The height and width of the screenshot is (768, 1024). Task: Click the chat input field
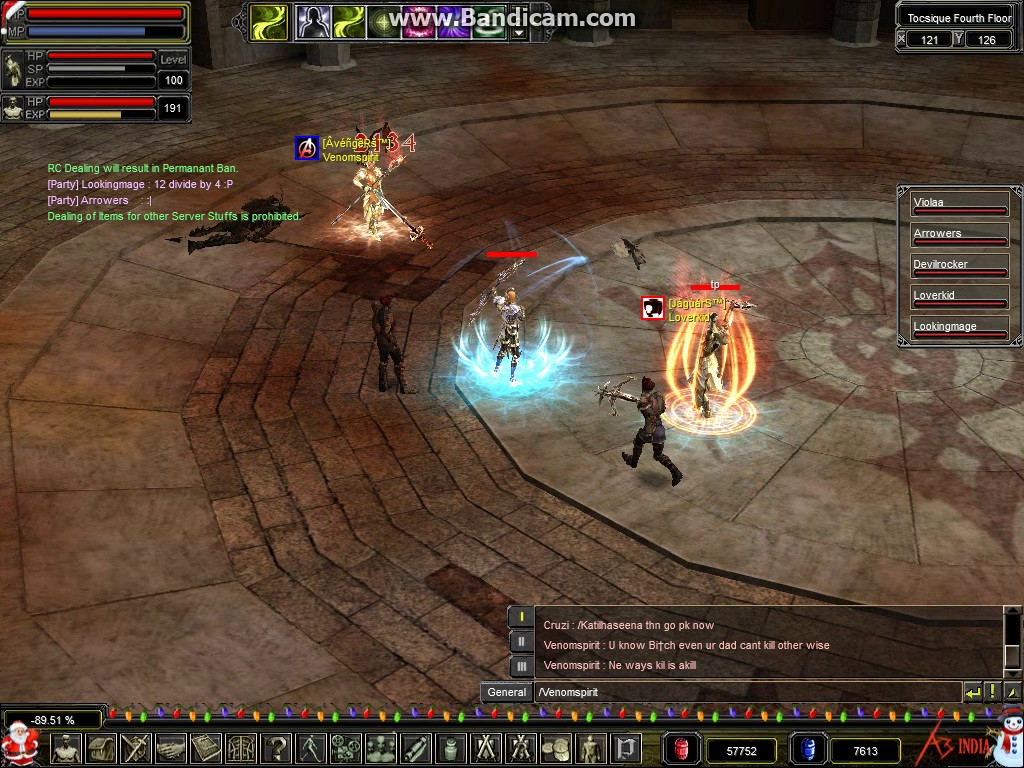(745, 692)
